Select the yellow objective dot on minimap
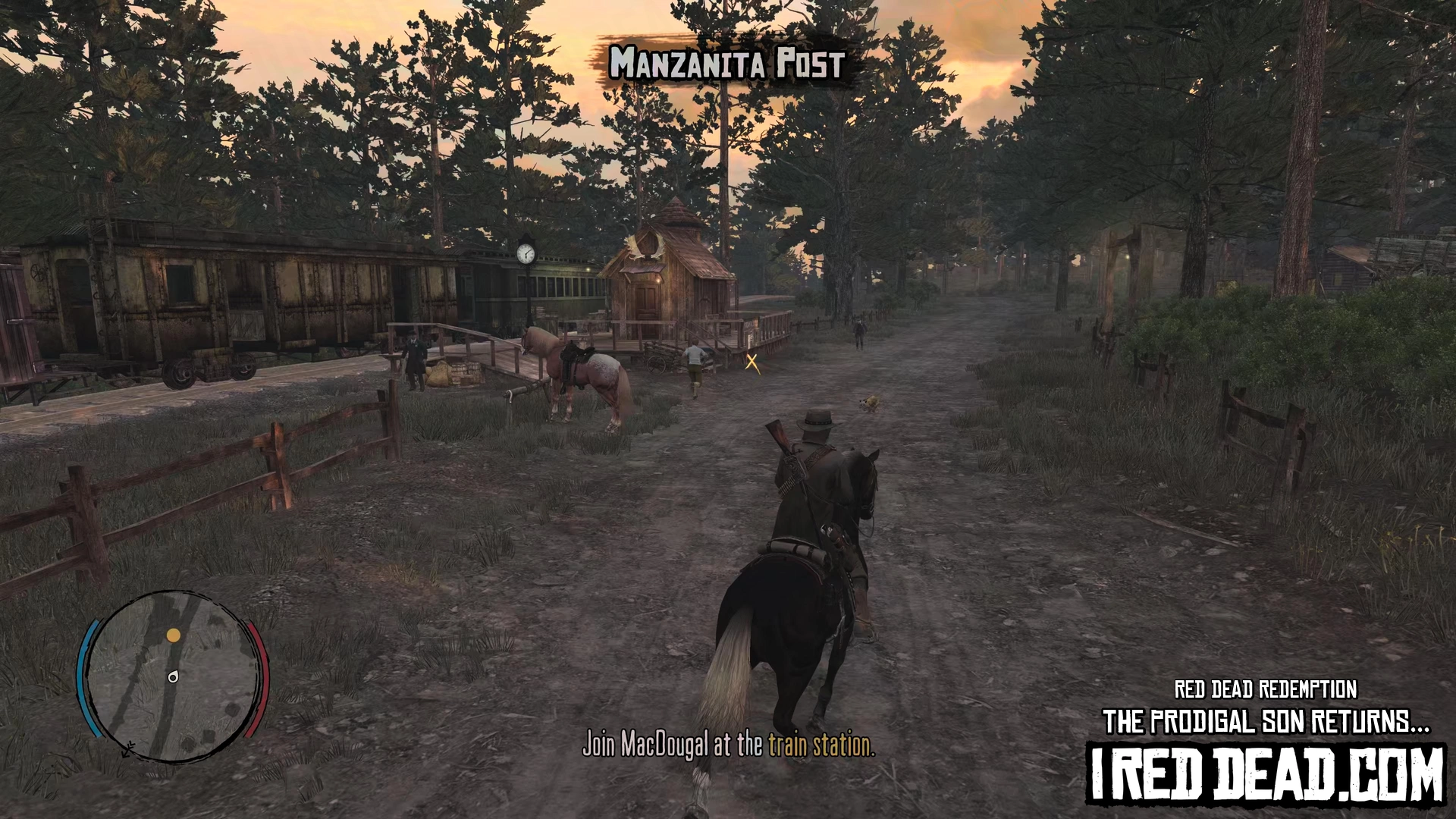 (x=174, y=635)
